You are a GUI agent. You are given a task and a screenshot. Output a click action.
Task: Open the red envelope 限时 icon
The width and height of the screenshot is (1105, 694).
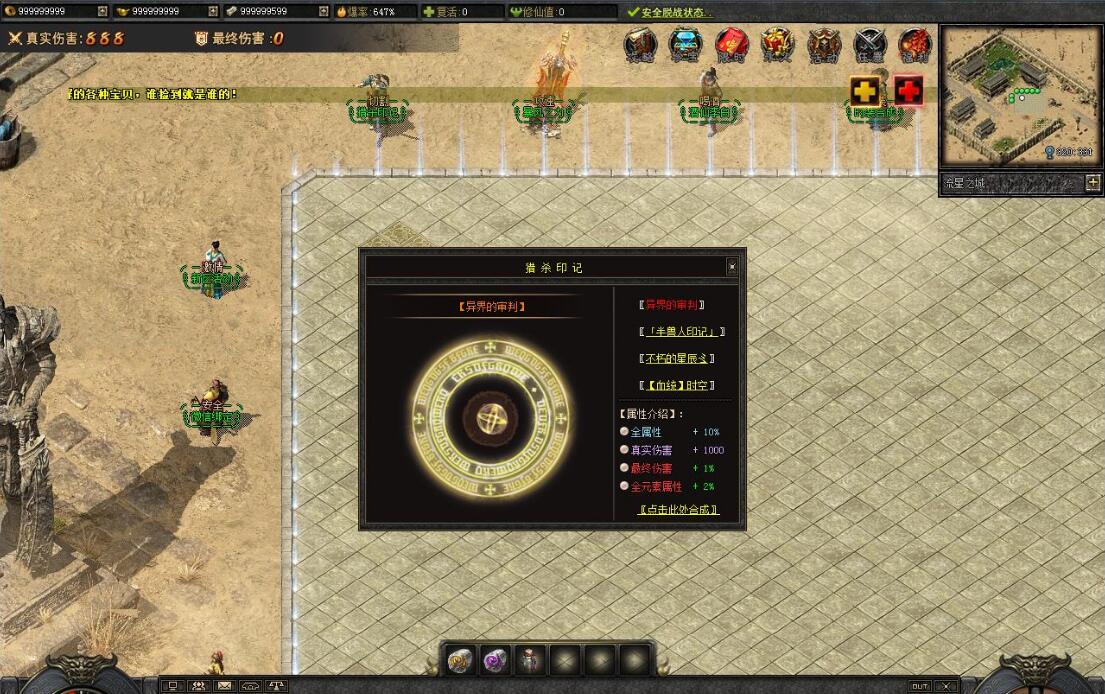tap(732, 44)
